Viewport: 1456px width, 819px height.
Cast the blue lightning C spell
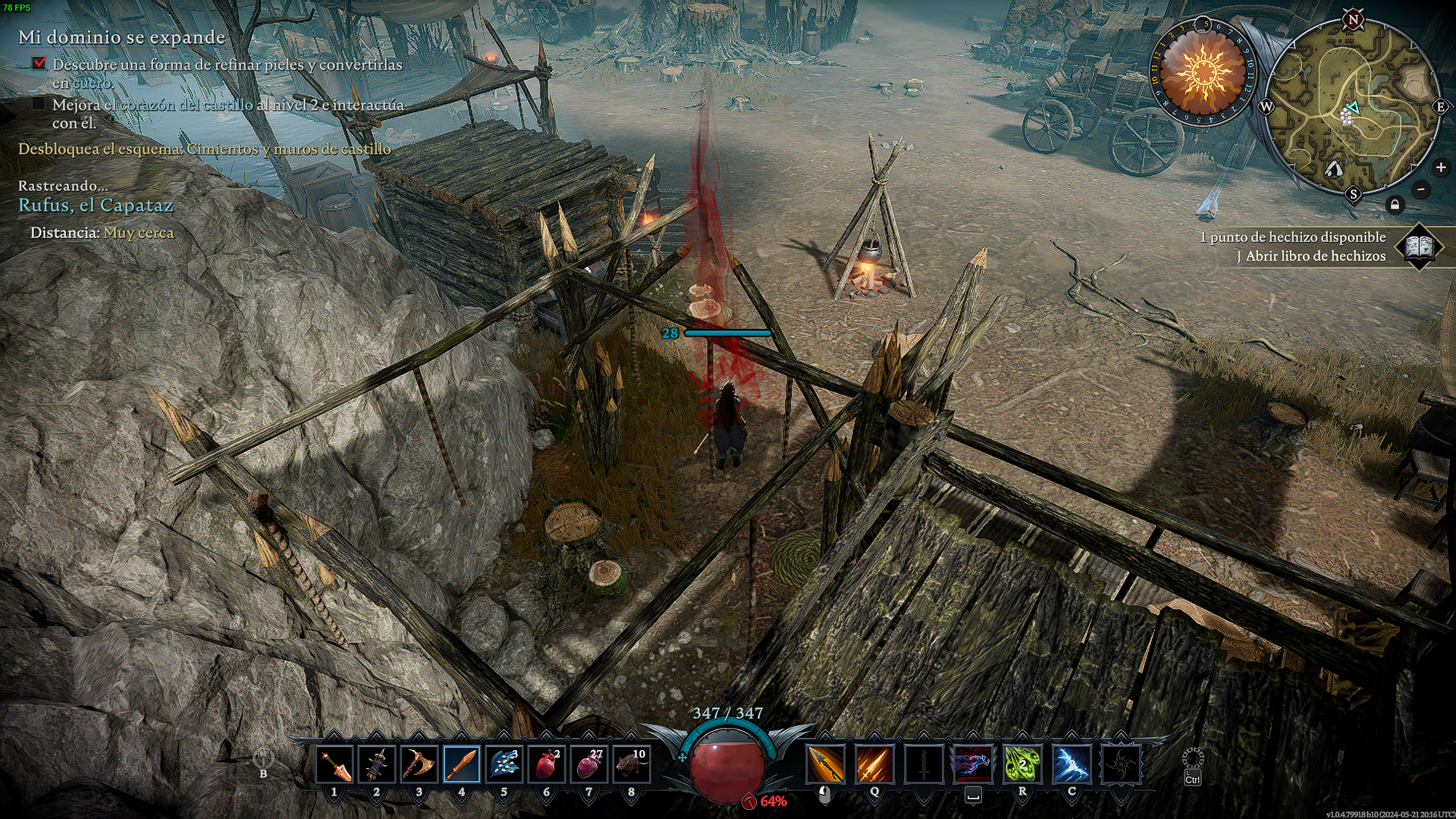pyautogui.click(x=1072, y=764)
